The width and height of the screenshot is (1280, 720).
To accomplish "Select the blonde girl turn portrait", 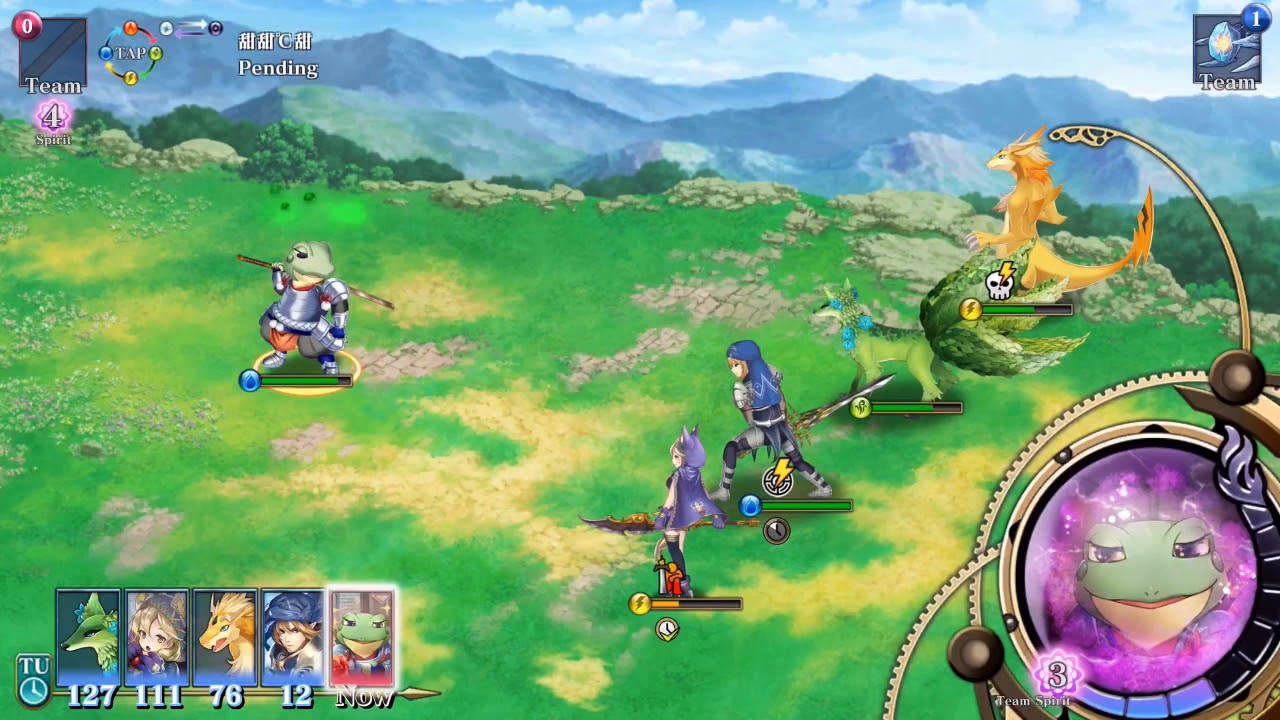I will coord(157,638).
